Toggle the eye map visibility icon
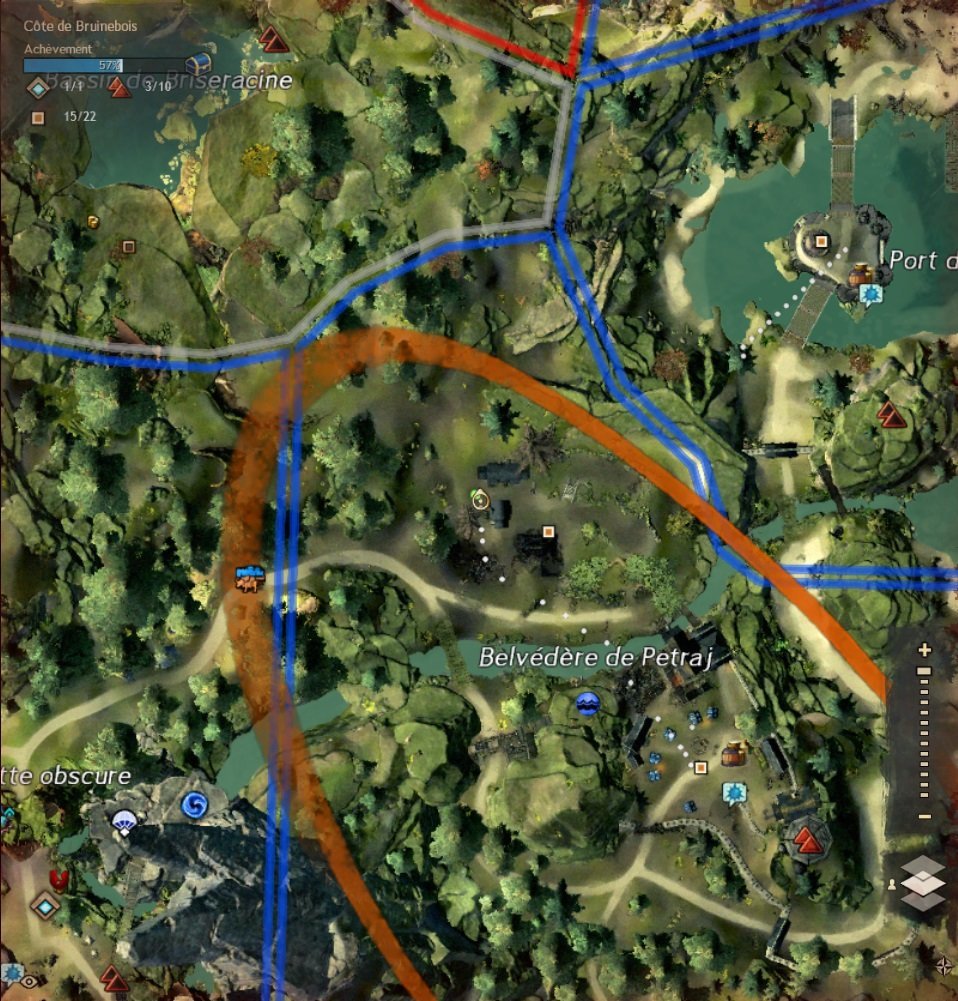 [x=30, y=981]
